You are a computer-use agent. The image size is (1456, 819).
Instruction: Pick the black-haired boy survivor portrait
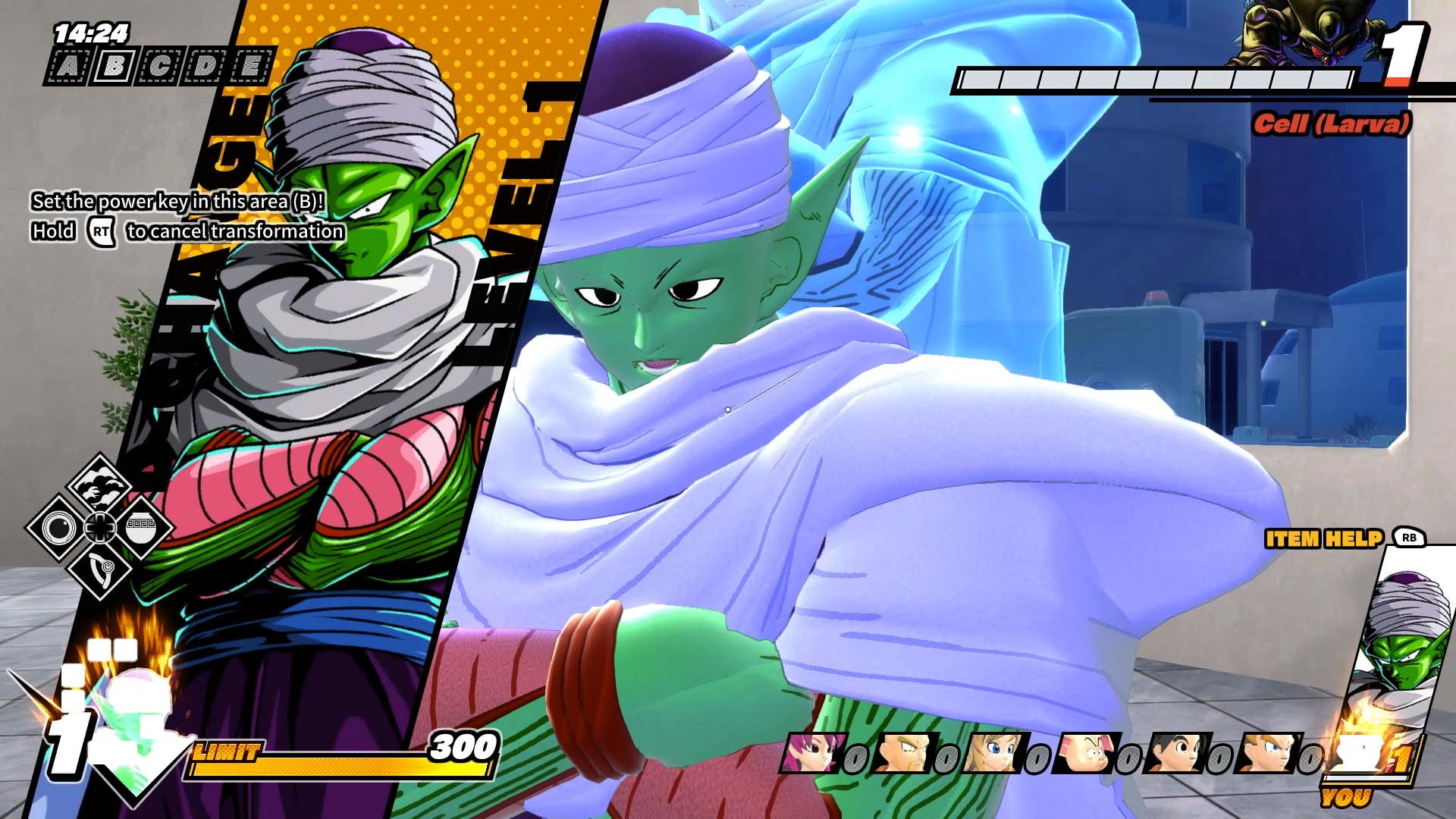1175,752
